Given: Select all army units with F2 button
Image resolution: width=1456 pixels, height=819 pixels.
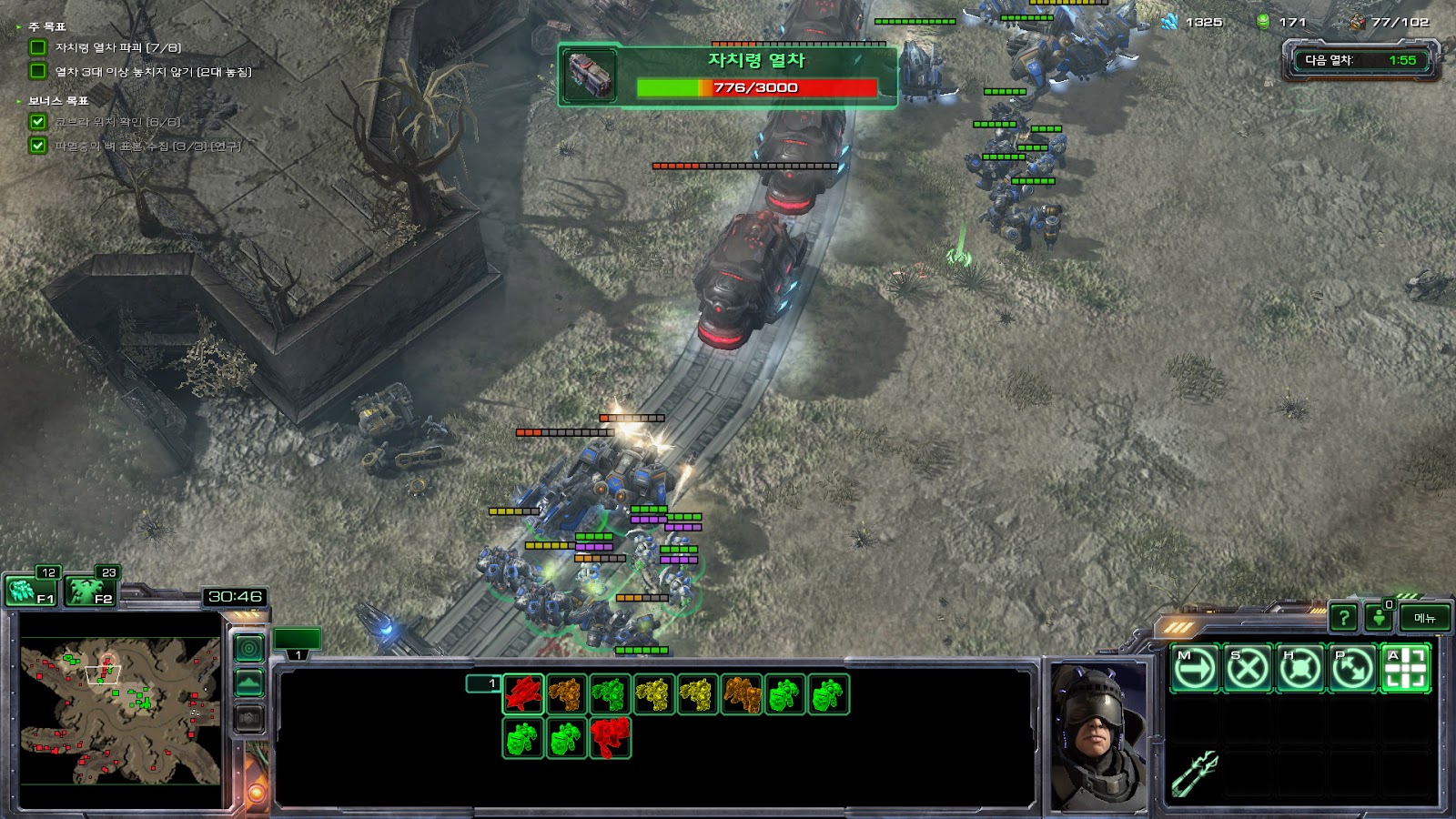Looking at the screenshot, I should click(x=91, y=591).
